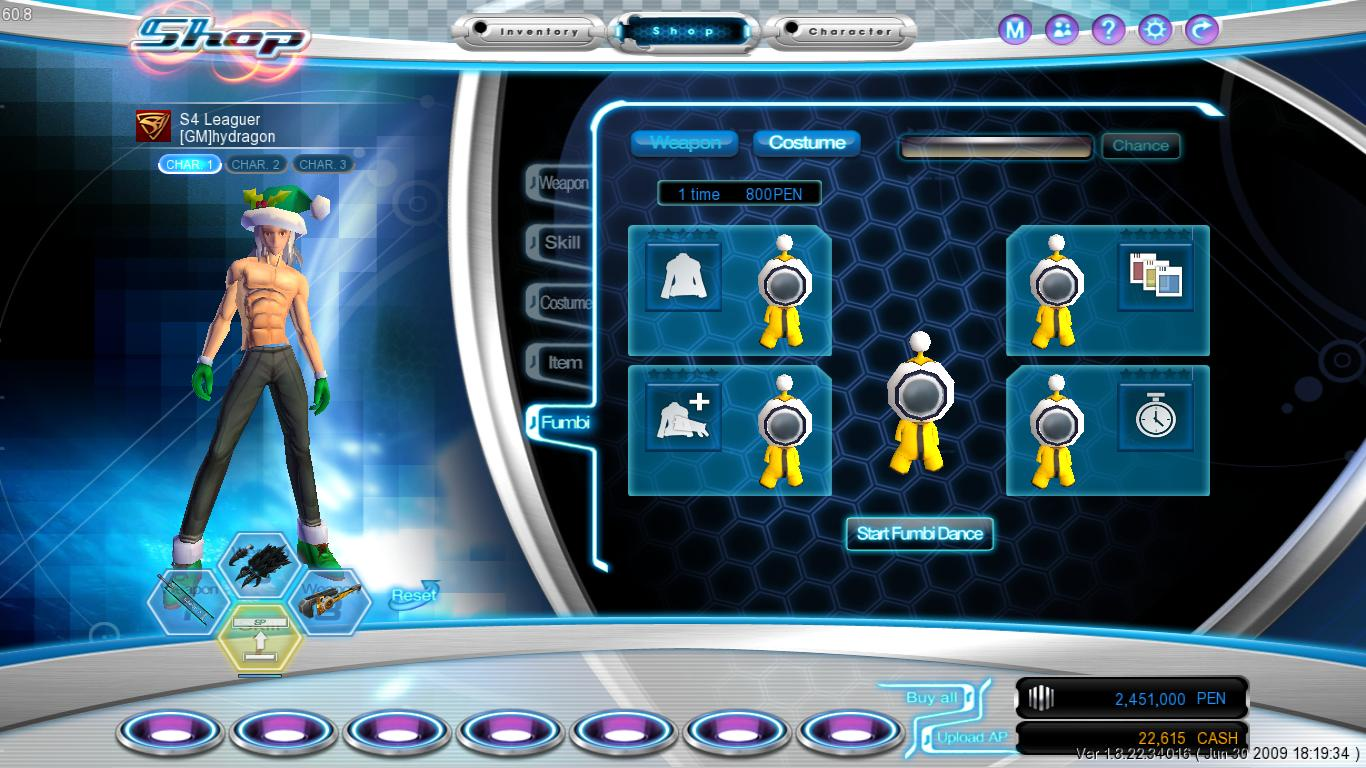Image resolution: width=1366 pixels, height=768 pixels.
Task: Start Fumbi Dance
Action: [920, 533]
